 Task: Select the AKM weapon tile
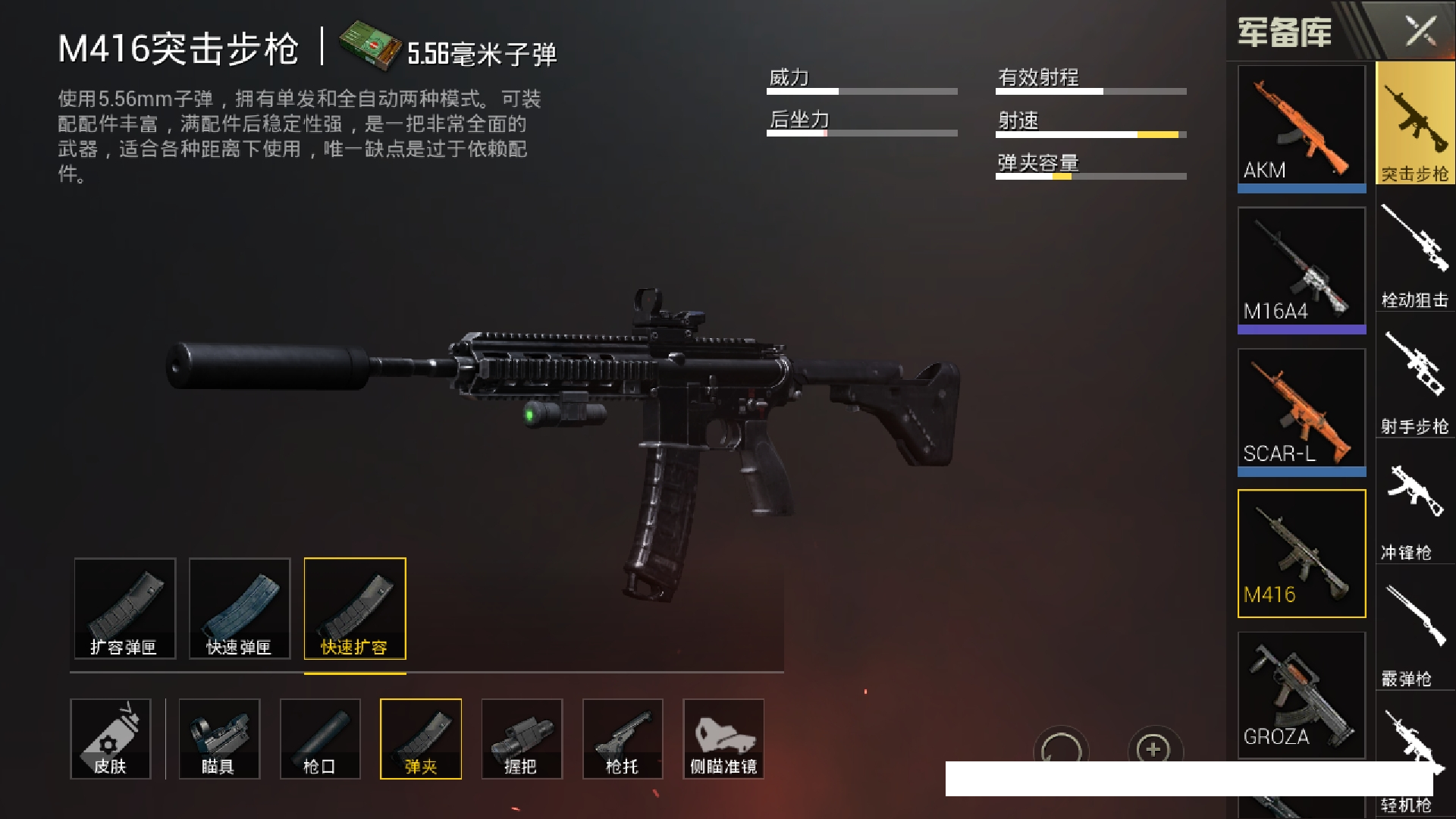pos(1301,125)
